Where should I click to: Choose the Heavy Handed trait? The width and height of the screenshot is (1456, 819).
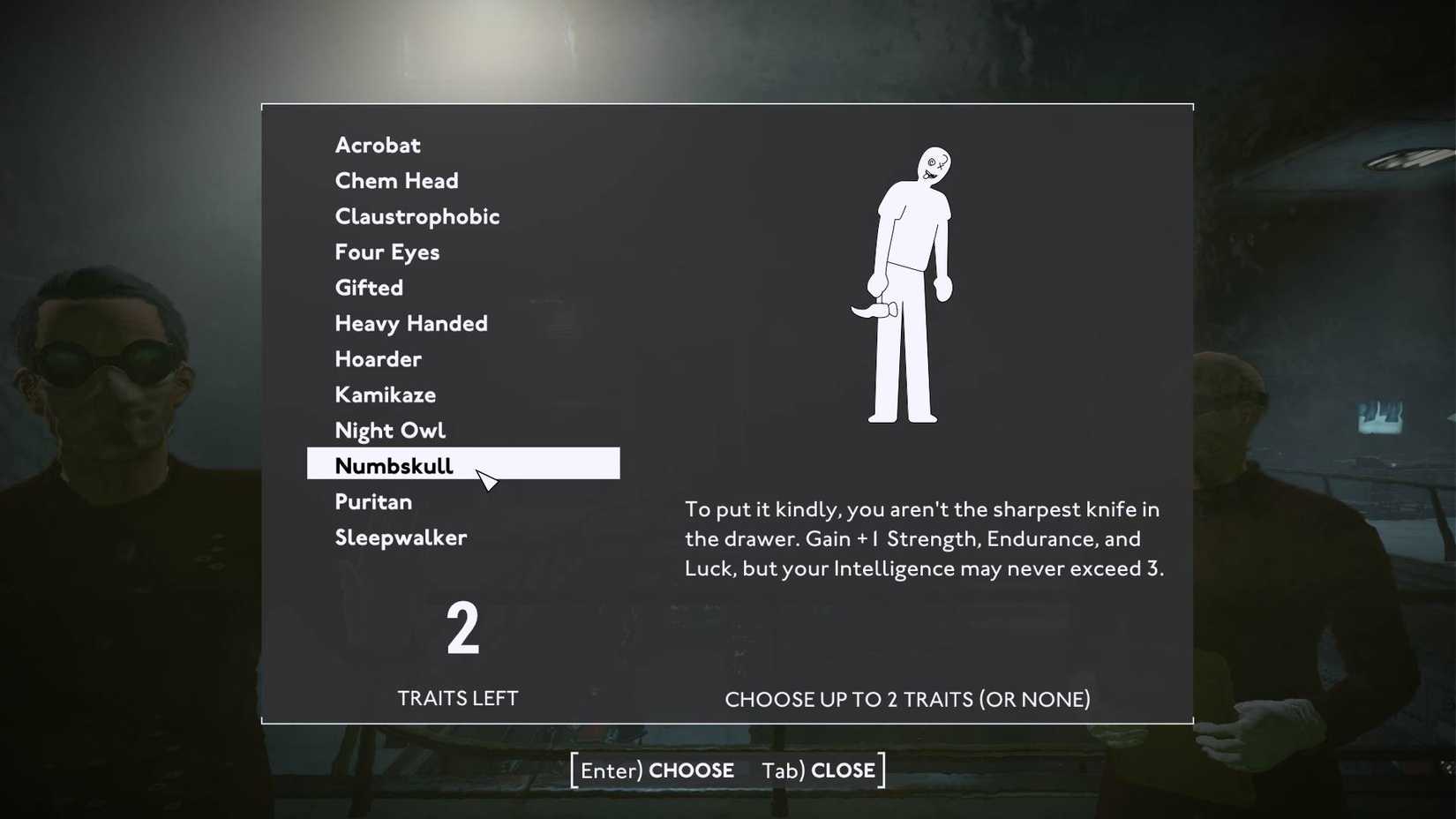410,323
